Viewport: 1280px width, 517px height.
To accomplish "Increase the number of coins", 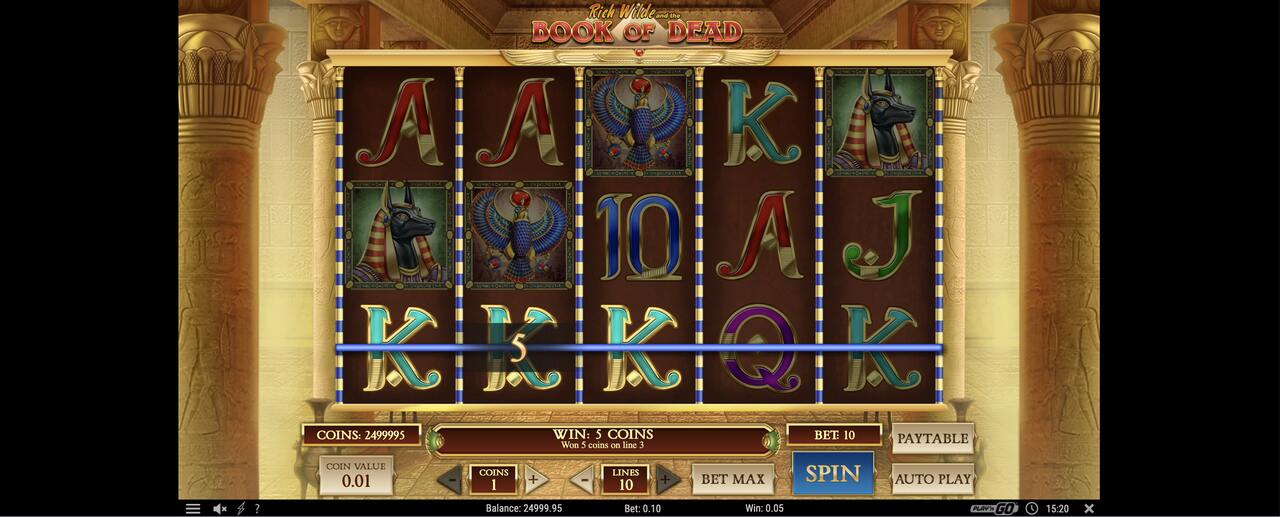I will [535, 479].
